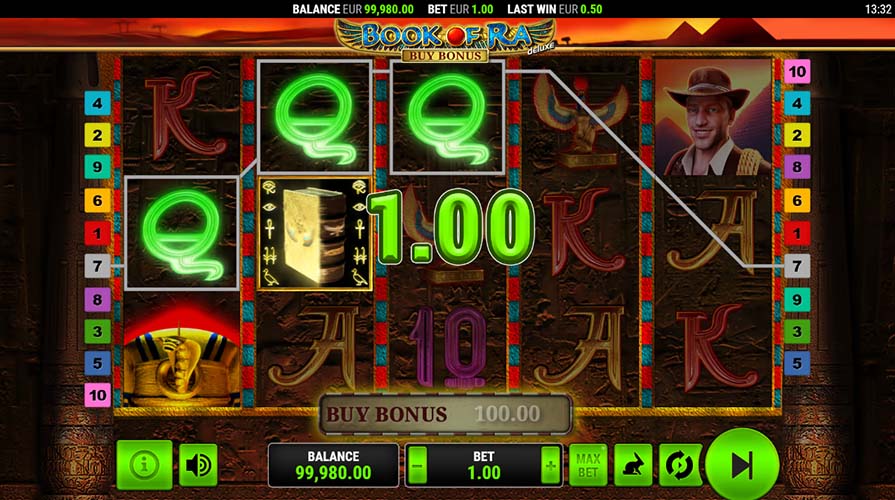
Task: Decrease the bet with the minus button
Action: 418,465
